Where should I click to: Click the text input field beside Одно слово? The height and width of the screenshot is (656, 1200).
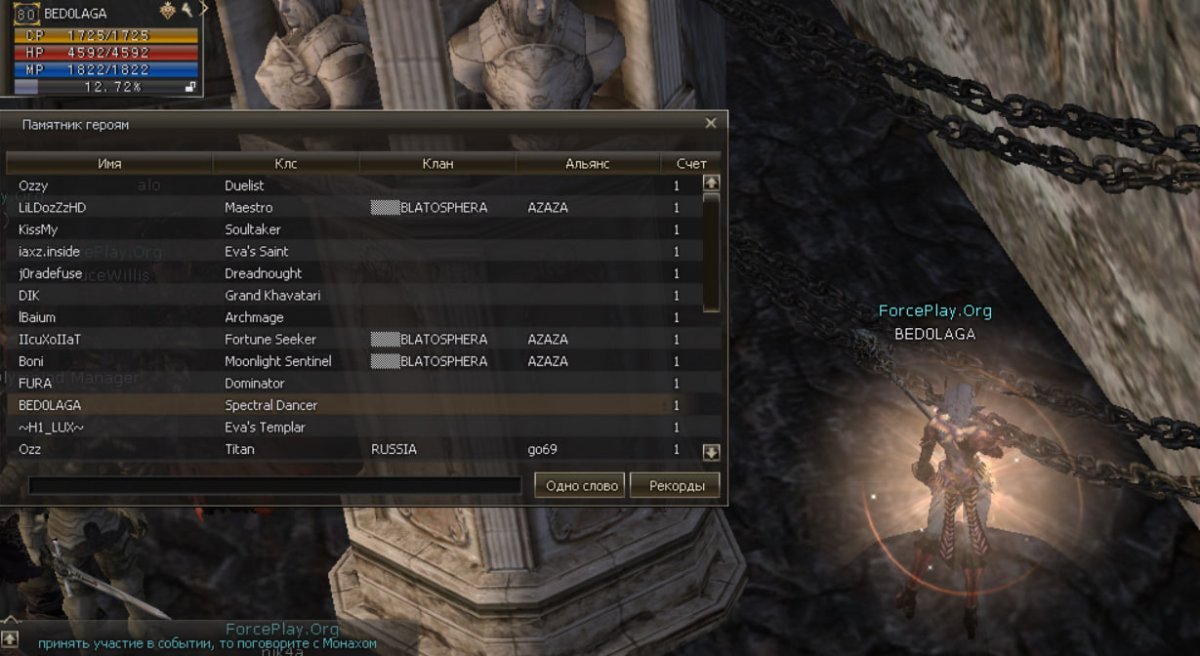coord(275,486)
